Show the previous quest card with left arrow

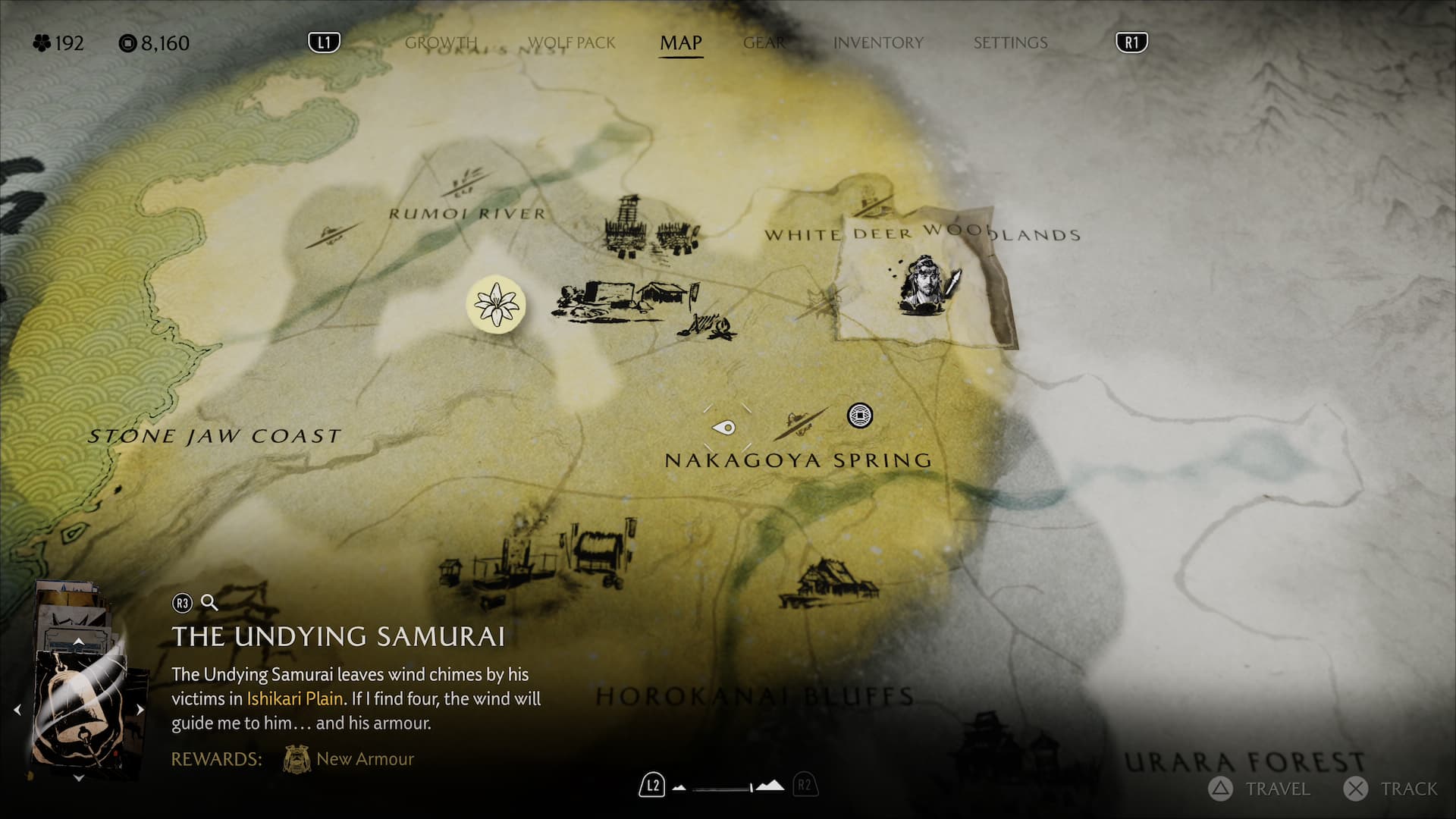17,710
